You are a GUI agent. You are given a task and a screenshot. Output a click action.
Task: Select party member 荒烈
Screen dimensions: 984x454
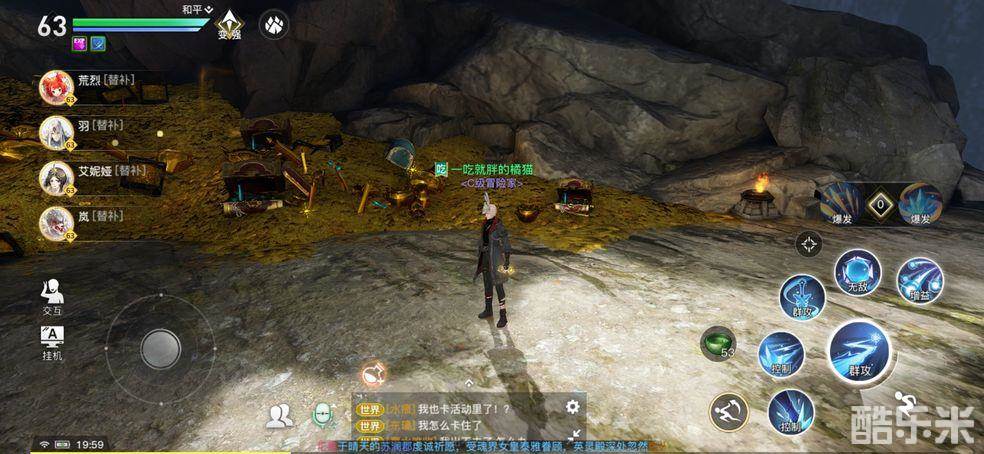[55, 87]
